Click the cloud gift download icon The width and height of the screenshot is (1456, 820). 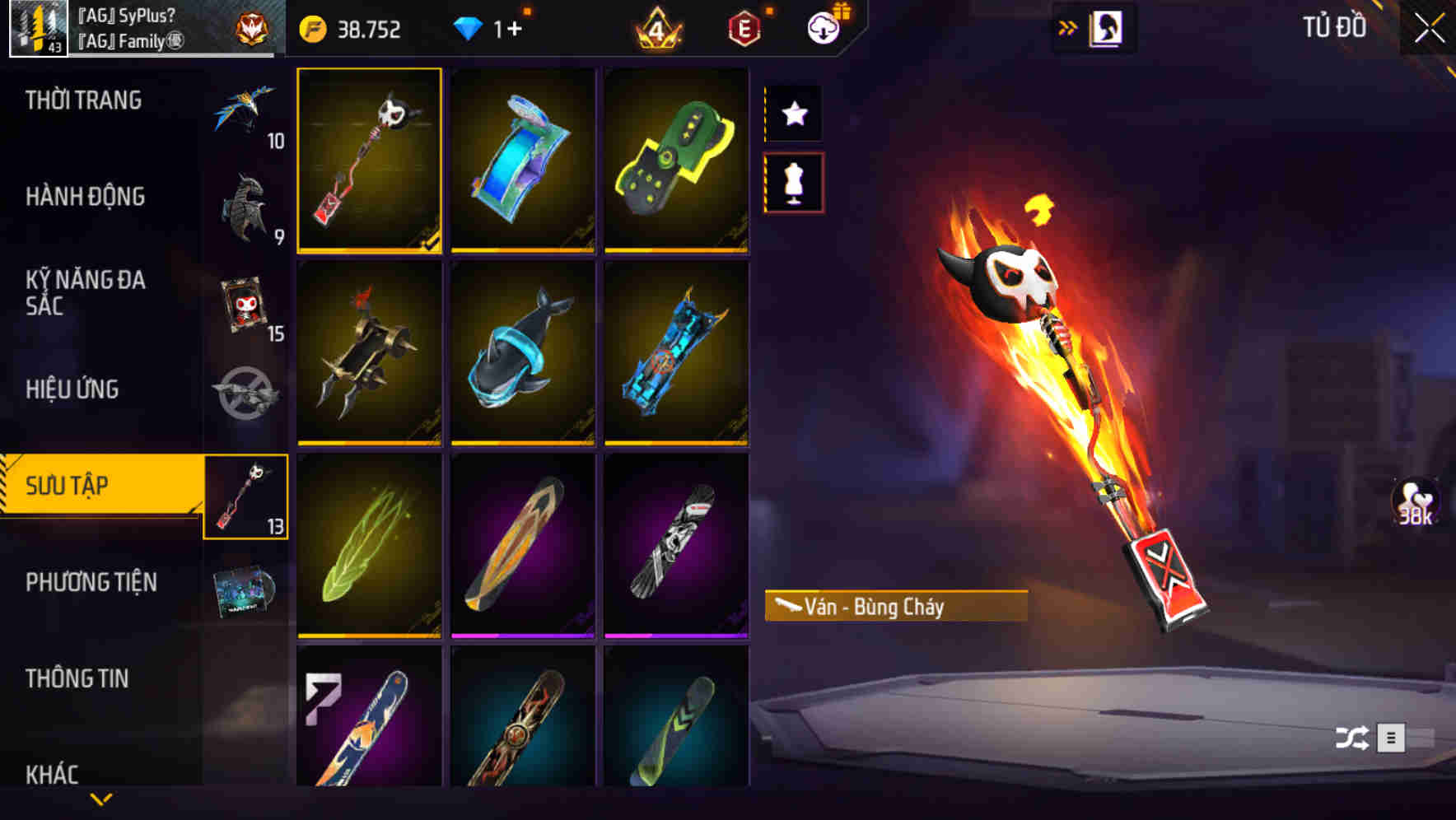click(x=823, y=27)
